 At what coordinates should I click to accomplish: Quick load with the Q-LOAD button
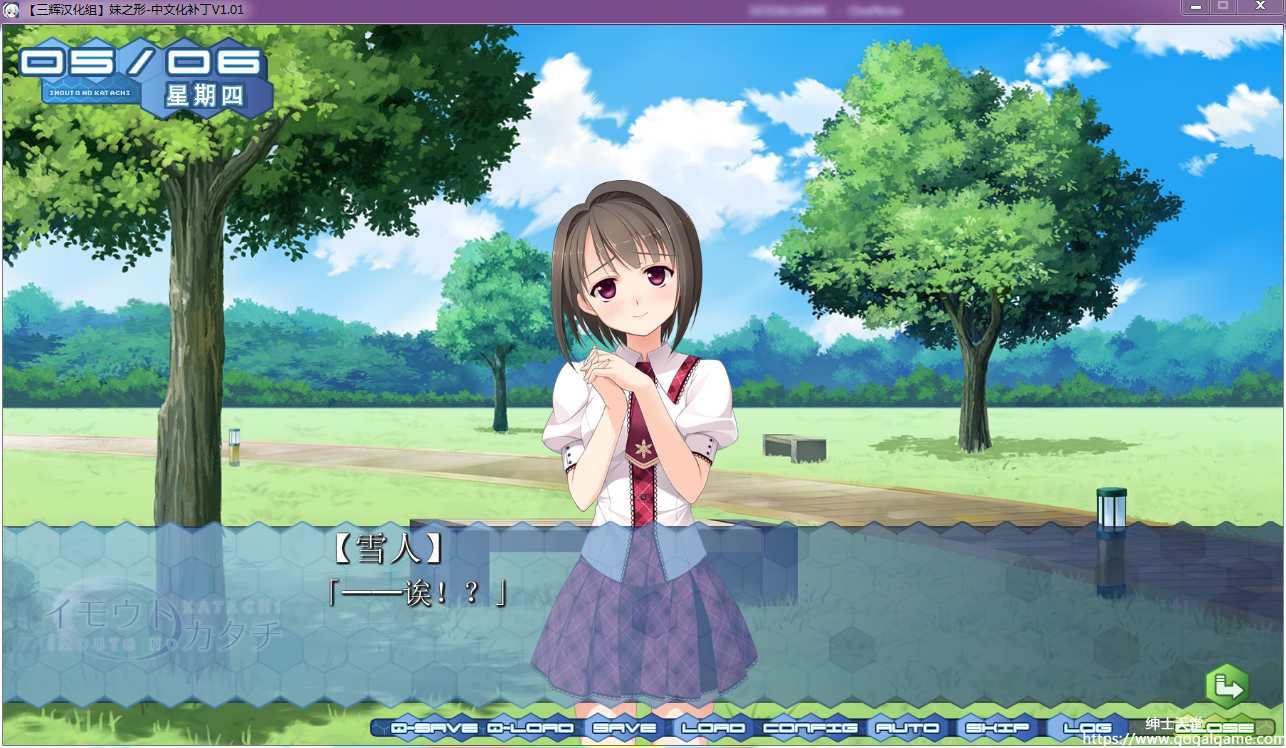531,728
